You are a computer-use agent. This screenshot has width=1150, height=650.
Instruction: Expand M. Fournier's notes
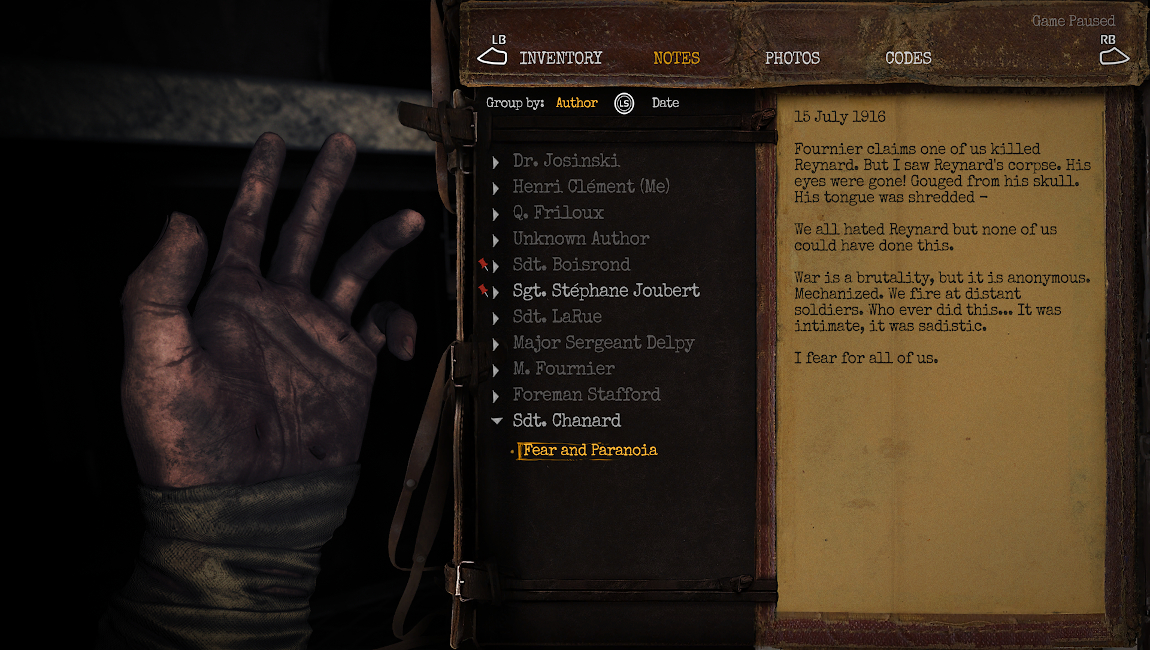click(564, 369)
